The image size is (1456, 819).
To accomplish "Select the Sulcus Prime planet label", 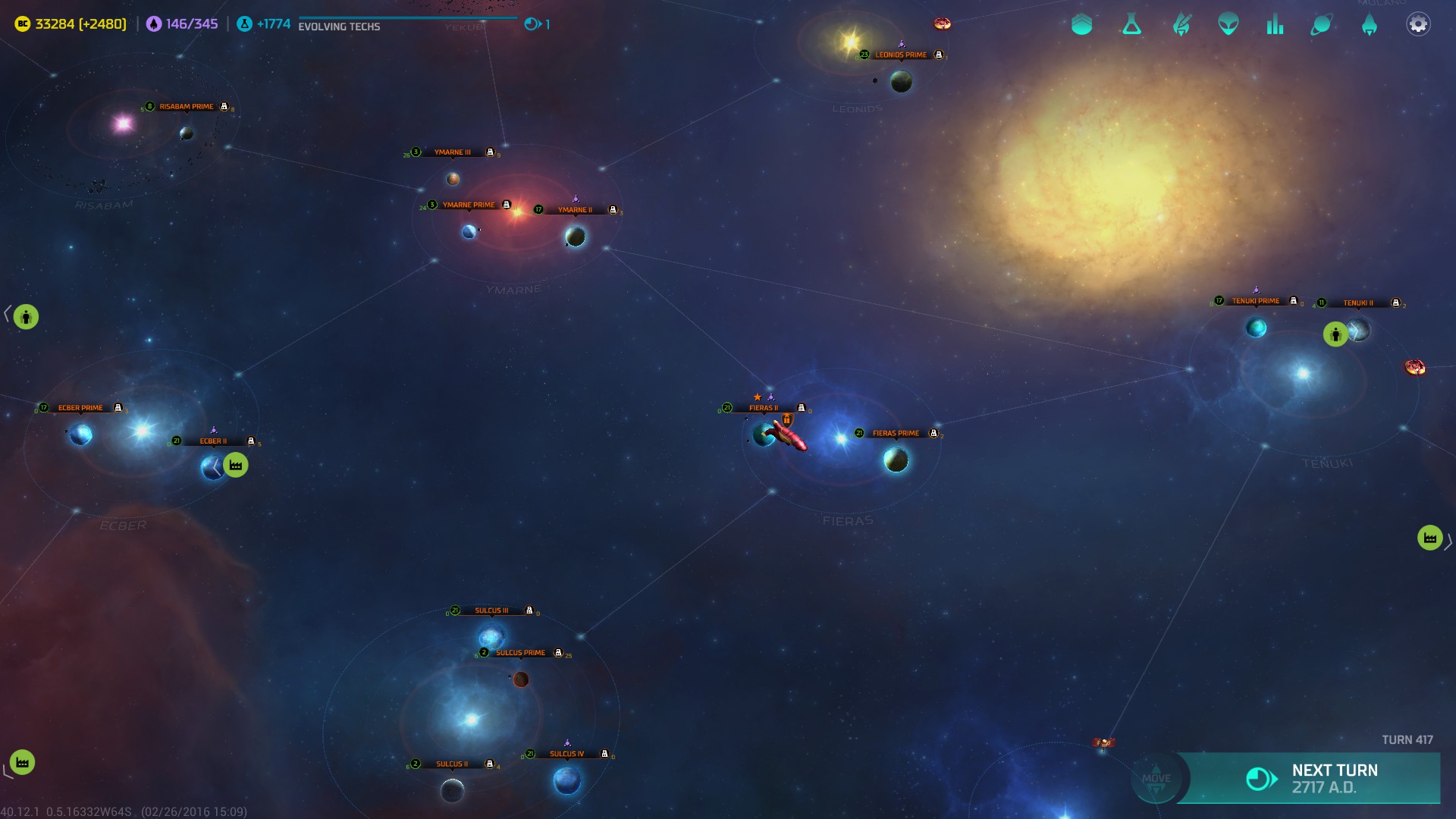I will coord(520,653).
